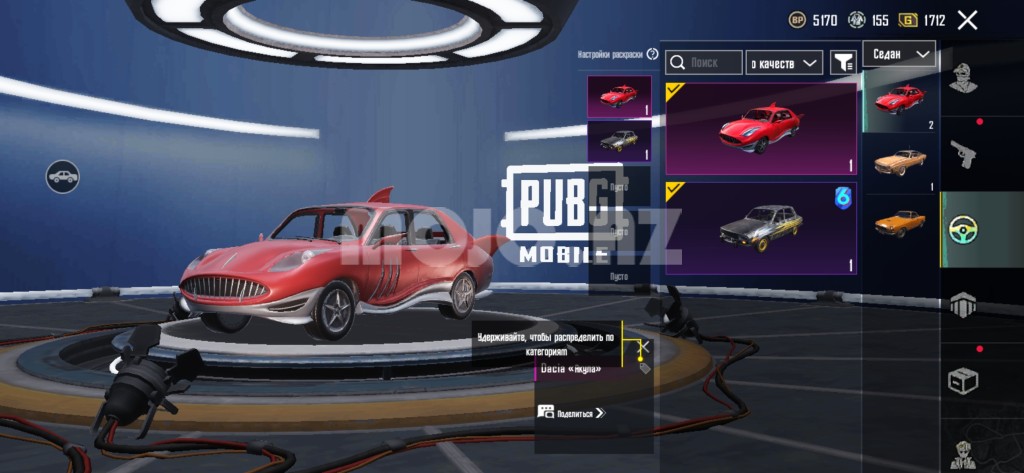Close the inventory screen with the X
This screenshot has width=1024, height=473.
click(967, 20)
